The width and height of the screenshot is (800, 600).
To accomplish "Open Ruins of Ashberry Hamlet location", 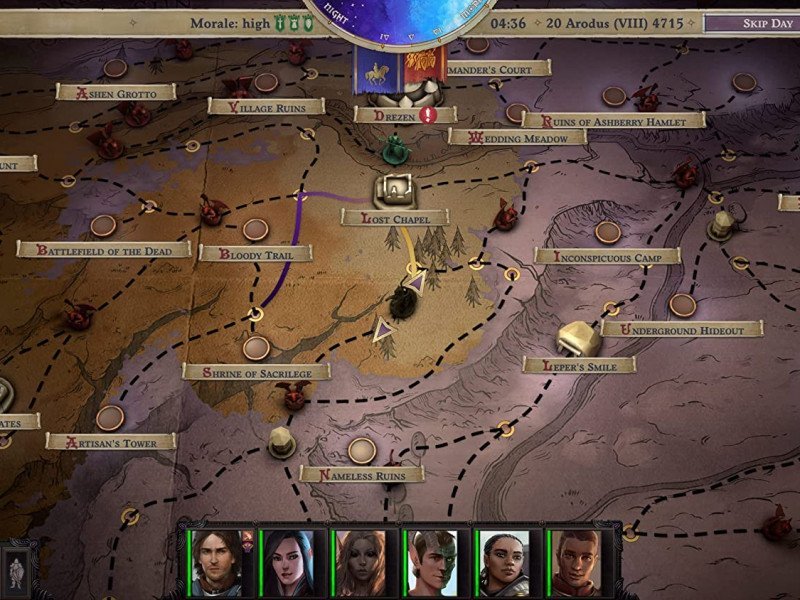I will 613,120.
